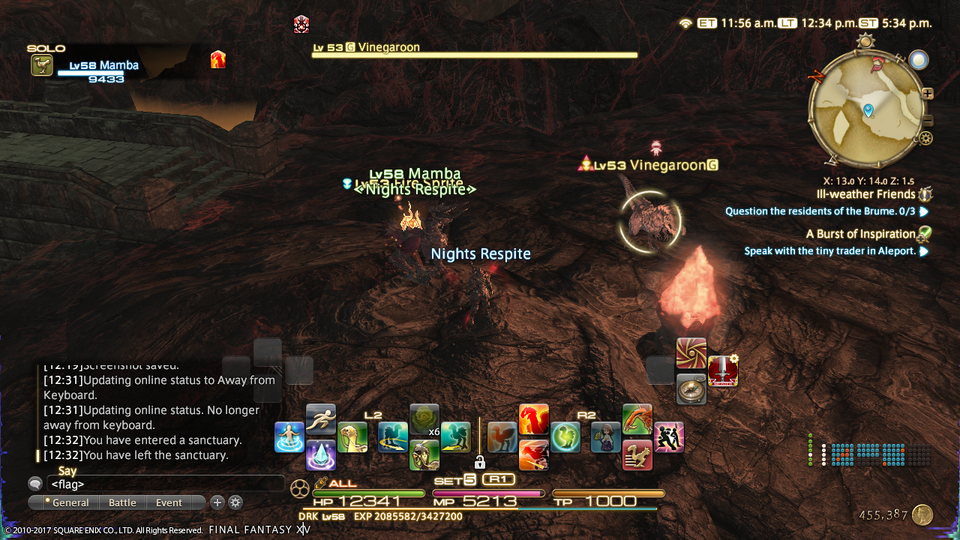Activate the sprint running-figure action
The image size is (960, 540).
[x=321, y=420]
